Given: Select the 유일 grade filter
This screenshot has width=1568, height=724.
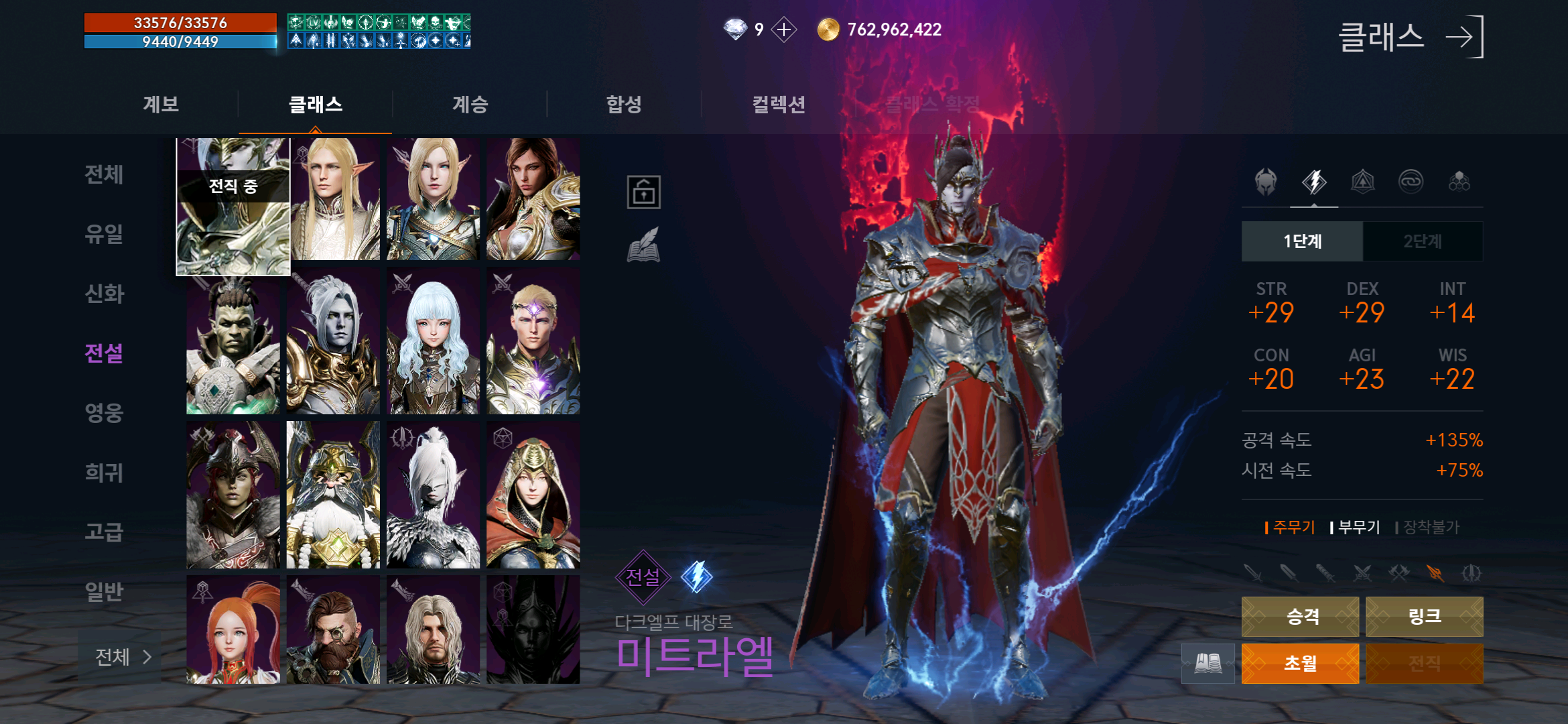Looking at the screenshot, I should click(105, 234).
